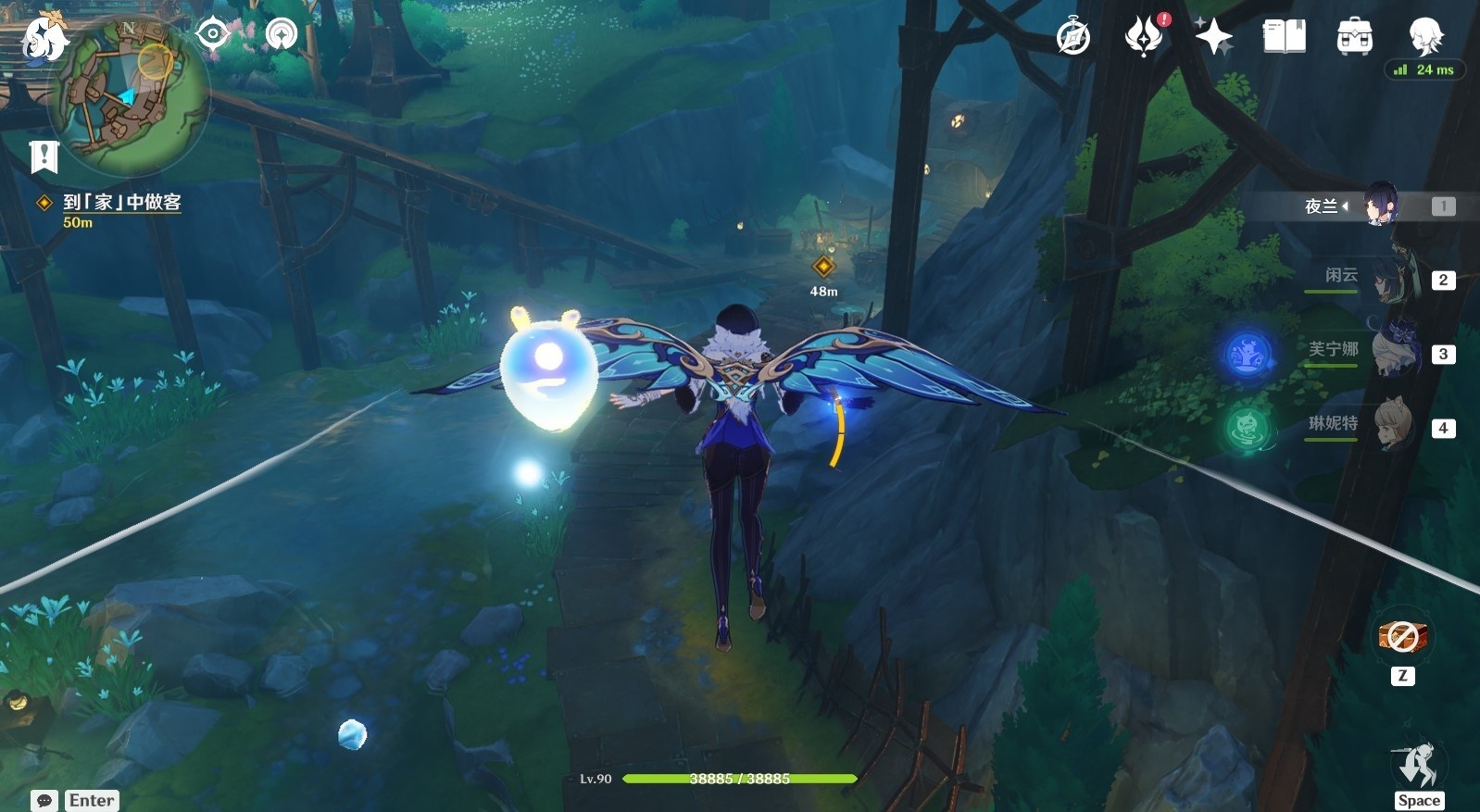
Task: Open the compass adventure handbook icon
Action: (1073, 37)
